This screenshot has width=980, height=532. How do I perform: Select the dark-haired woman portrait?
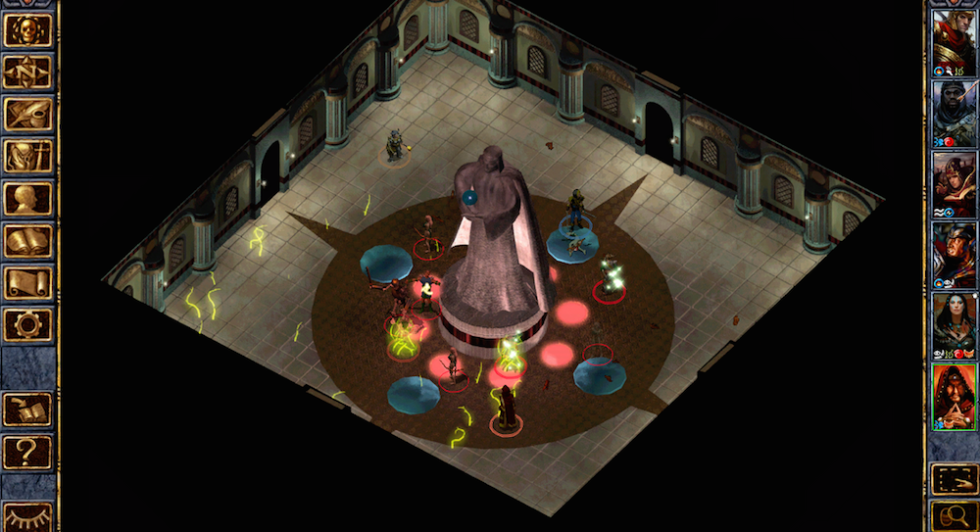954,324
